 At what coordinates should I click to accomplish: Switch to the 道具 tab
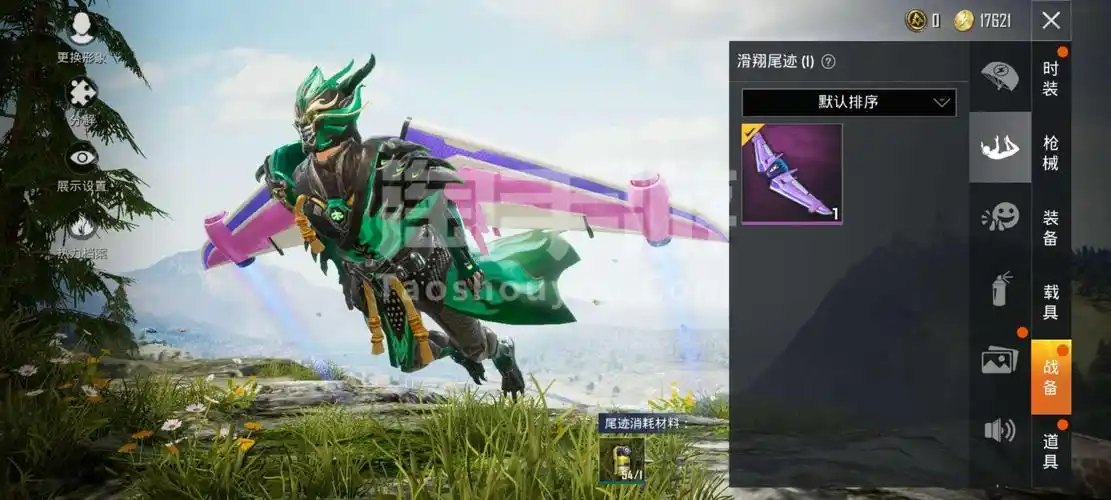[x=1051, y=450]
